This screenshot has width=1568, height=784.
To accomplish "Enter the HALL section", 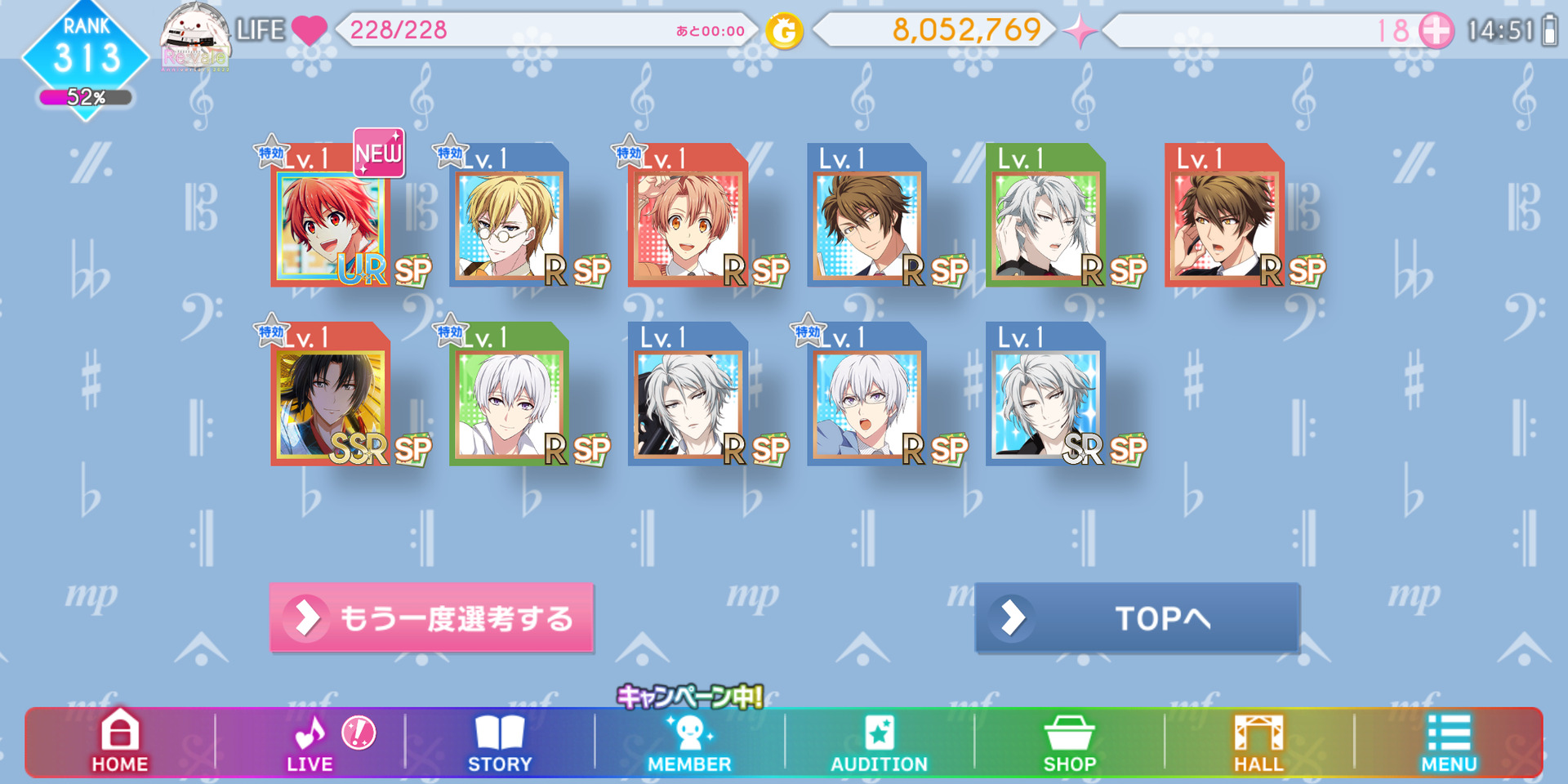I will point(1258,742).
